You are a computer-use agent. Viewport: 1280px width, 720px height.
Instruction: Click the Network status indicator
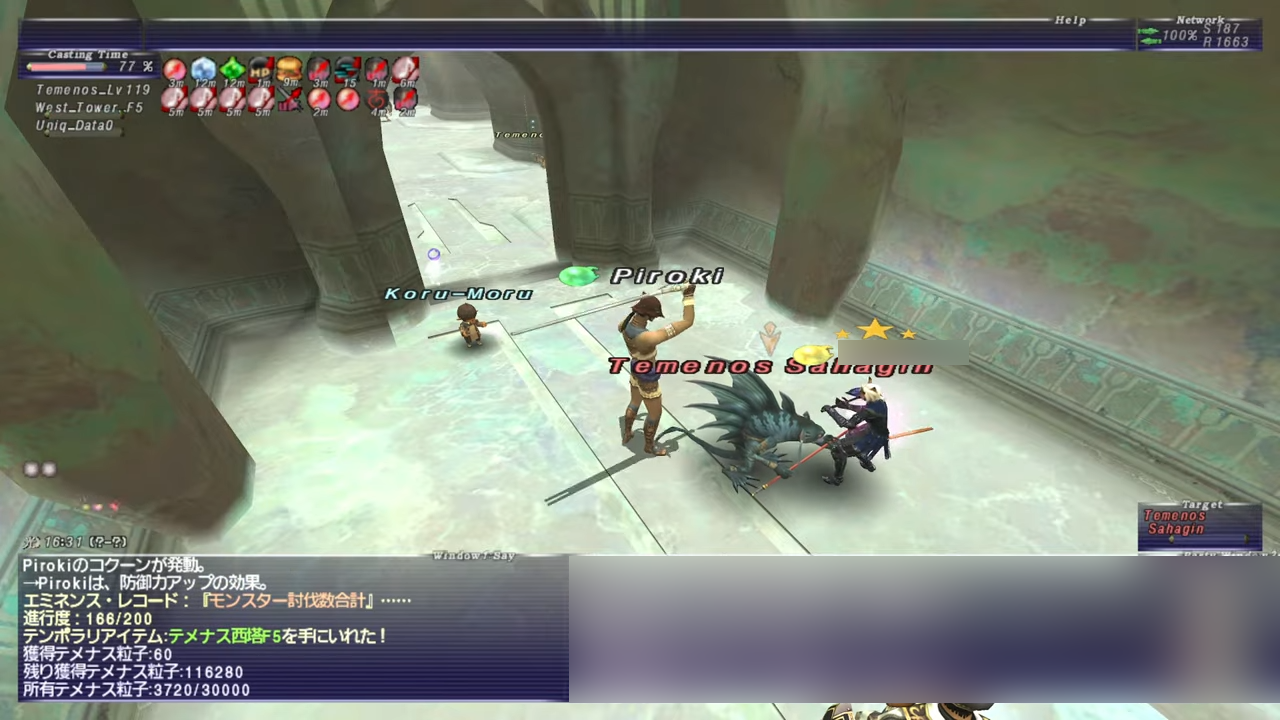point(1198,34)
